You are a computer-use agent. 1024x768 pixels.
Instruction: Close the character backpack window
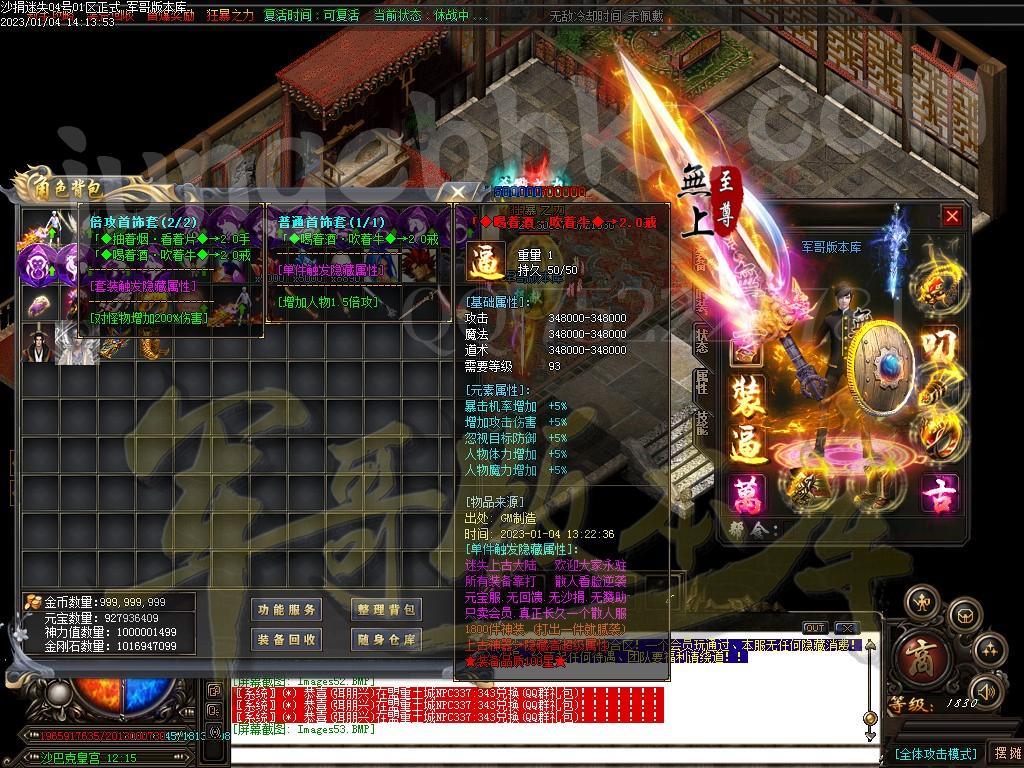(x=459, y=190)
